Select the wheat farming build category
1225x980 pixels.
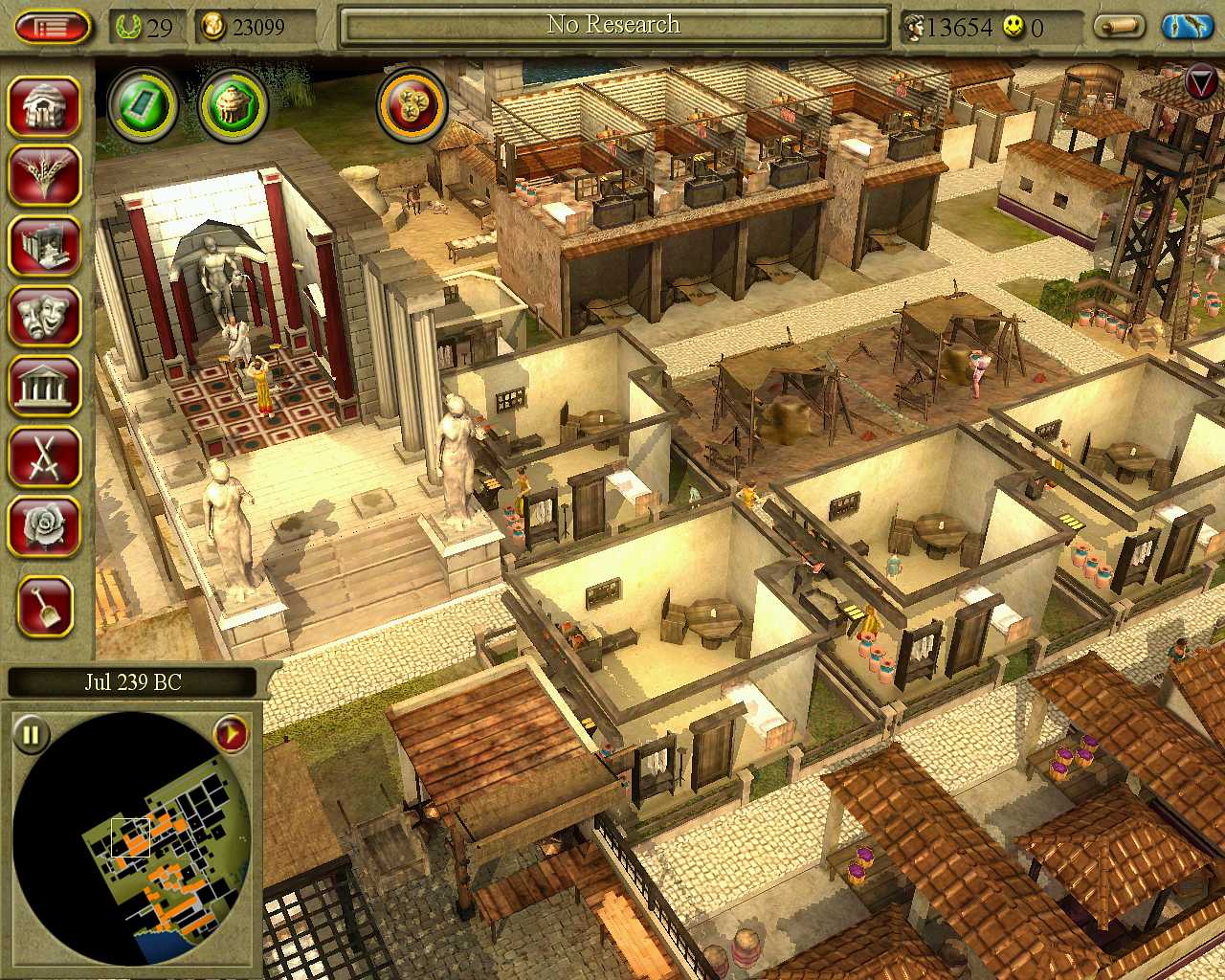[x=44, y=175]
